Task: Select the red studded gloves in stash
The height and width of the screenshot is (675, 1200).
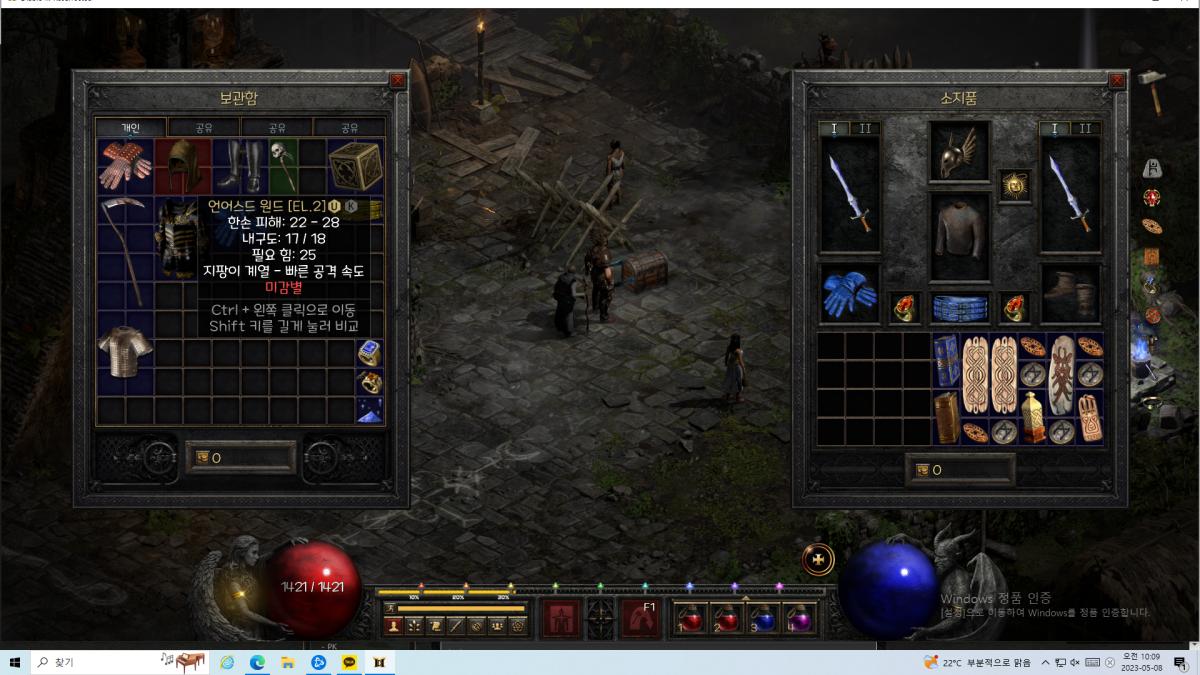Action: pos(125,165)
